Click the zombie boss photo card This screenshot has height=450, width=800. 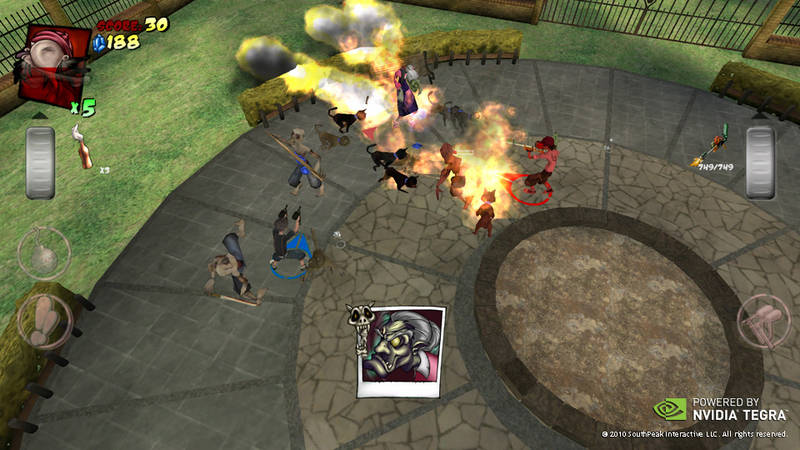400,350
